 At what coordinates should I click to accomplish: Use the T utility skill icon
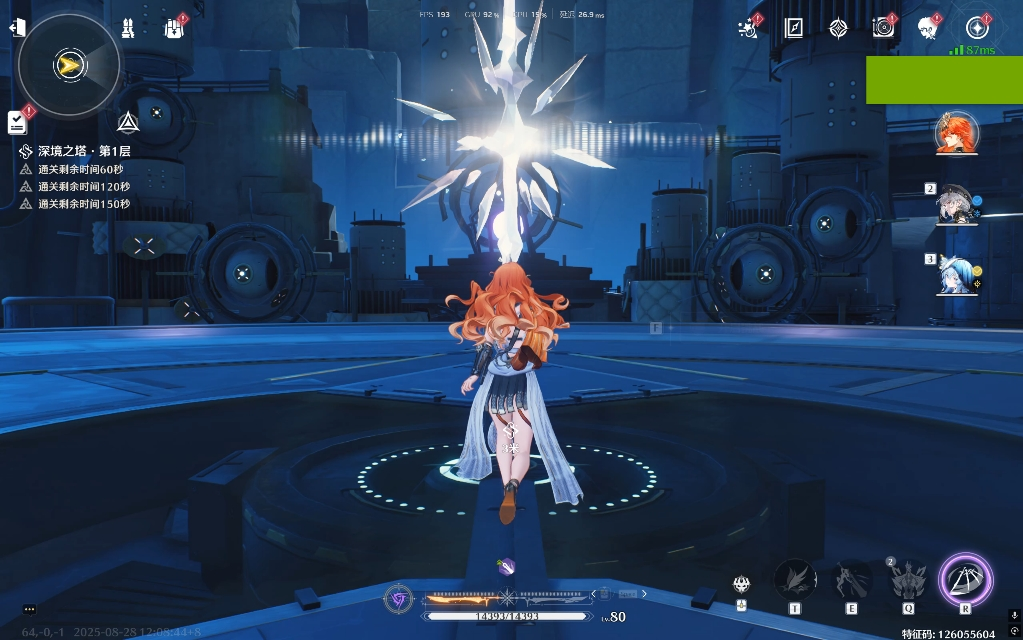click(x=795, y=580)
